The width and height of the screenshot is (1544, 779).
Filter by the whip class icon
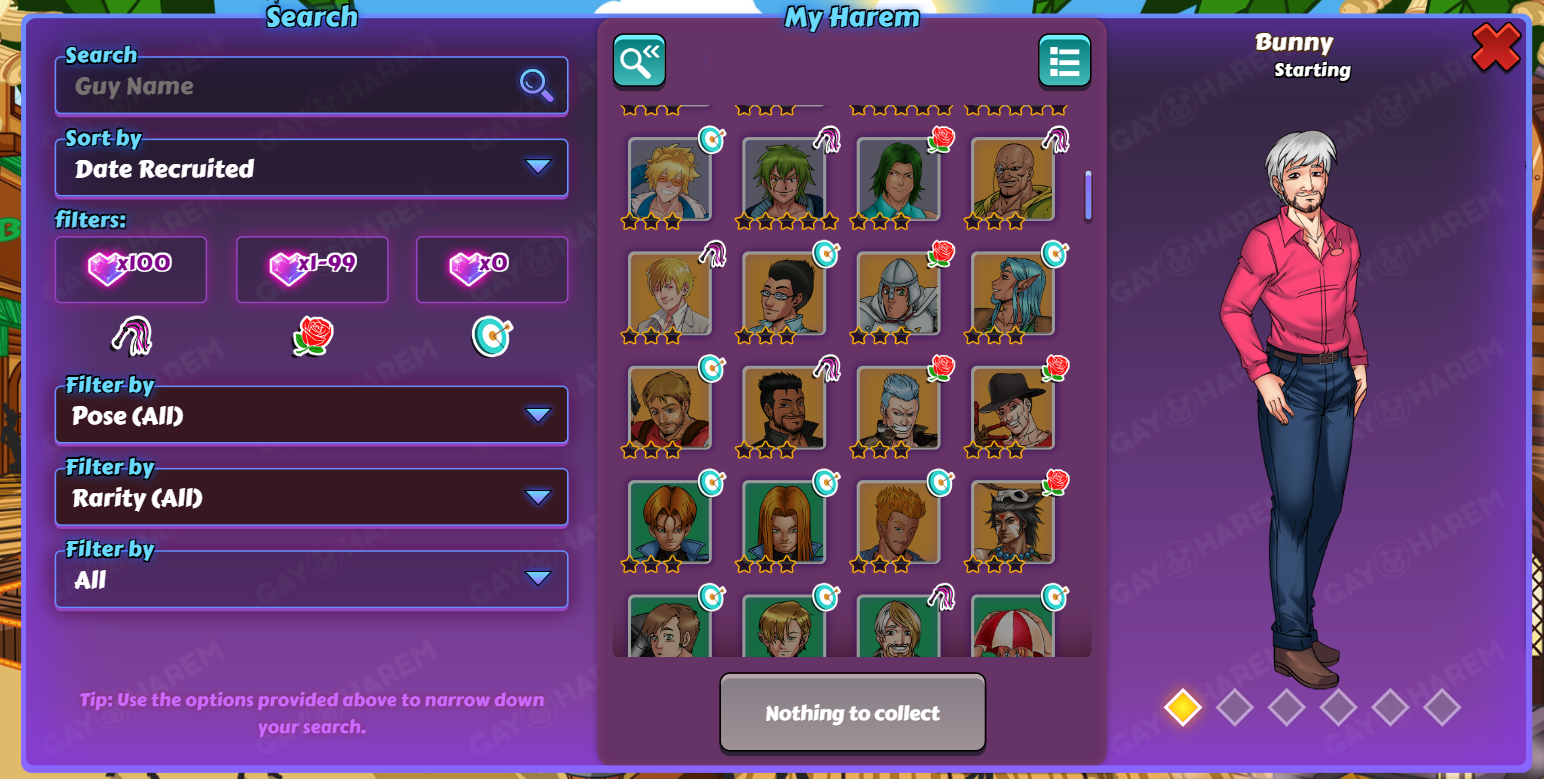130,338
